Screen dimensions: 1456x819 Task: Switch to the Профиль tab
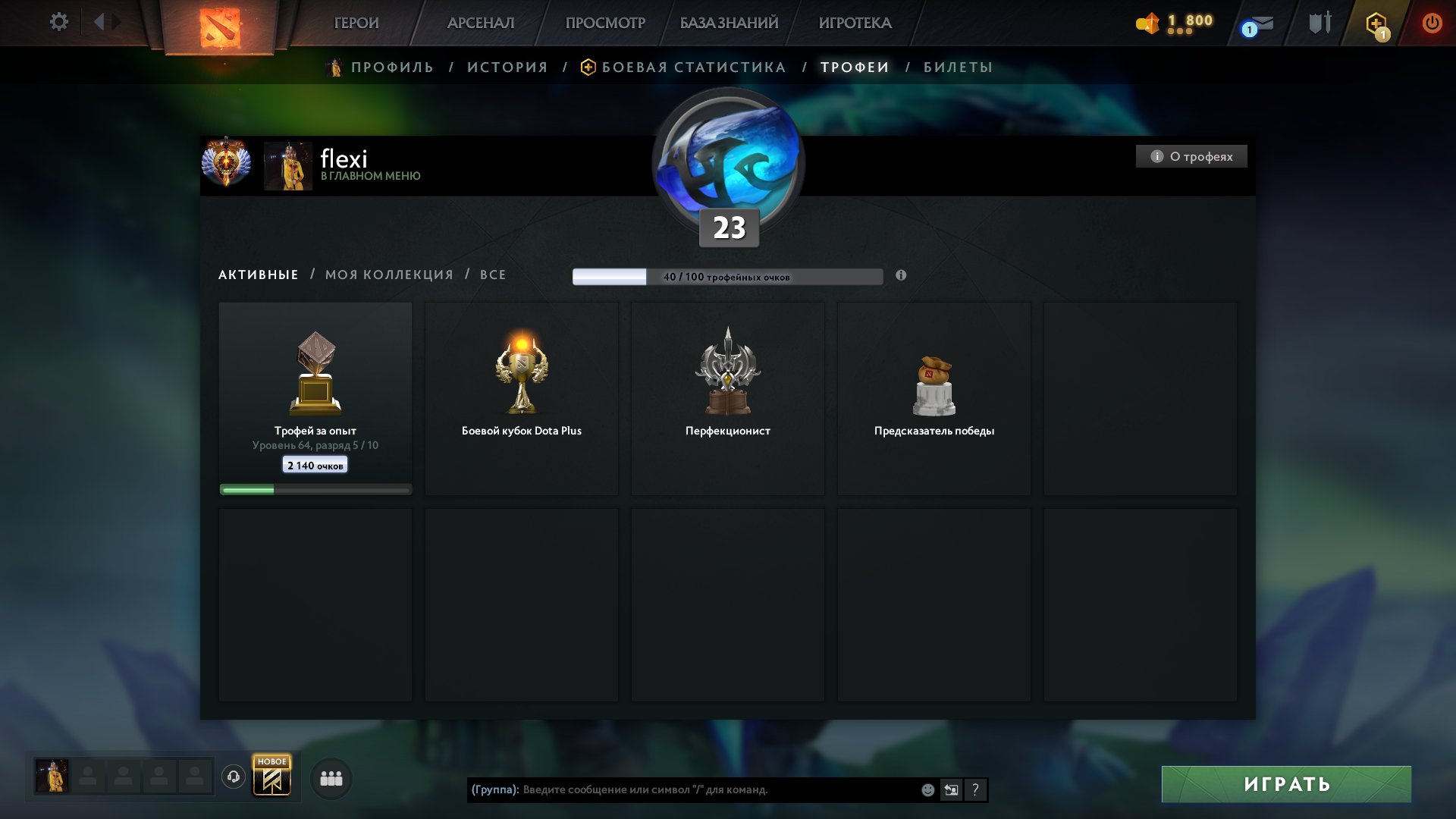pos(392,67)
